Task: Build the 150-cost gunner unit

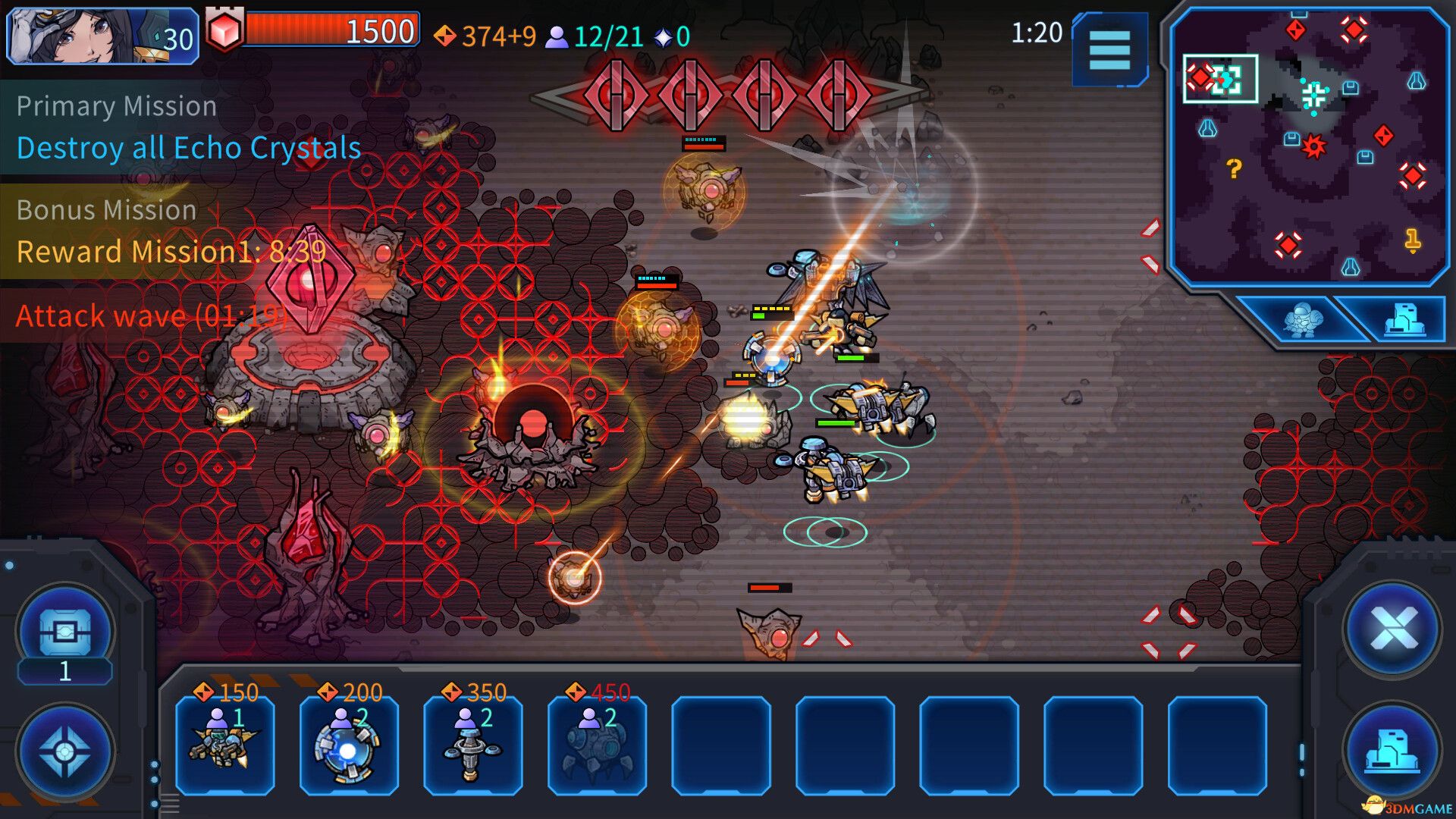Action: (225, 744)
